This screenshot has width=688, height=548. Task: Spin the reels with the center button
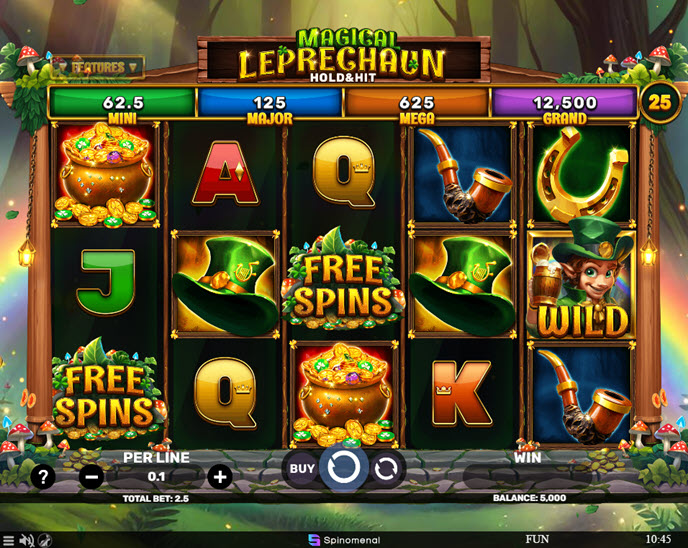tap(344, 467)
